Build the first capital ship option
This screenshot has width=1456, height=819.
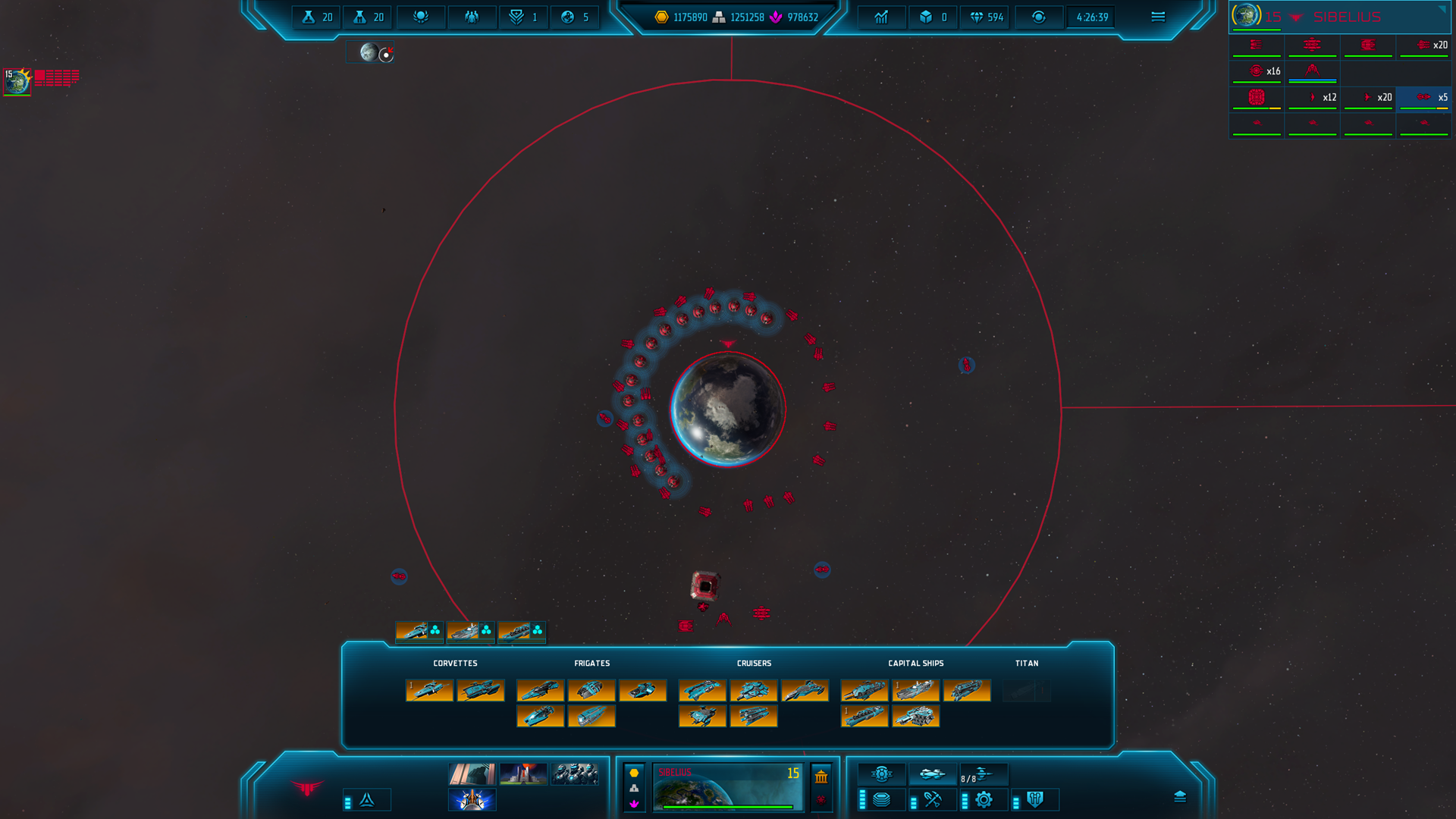point(864,690)
